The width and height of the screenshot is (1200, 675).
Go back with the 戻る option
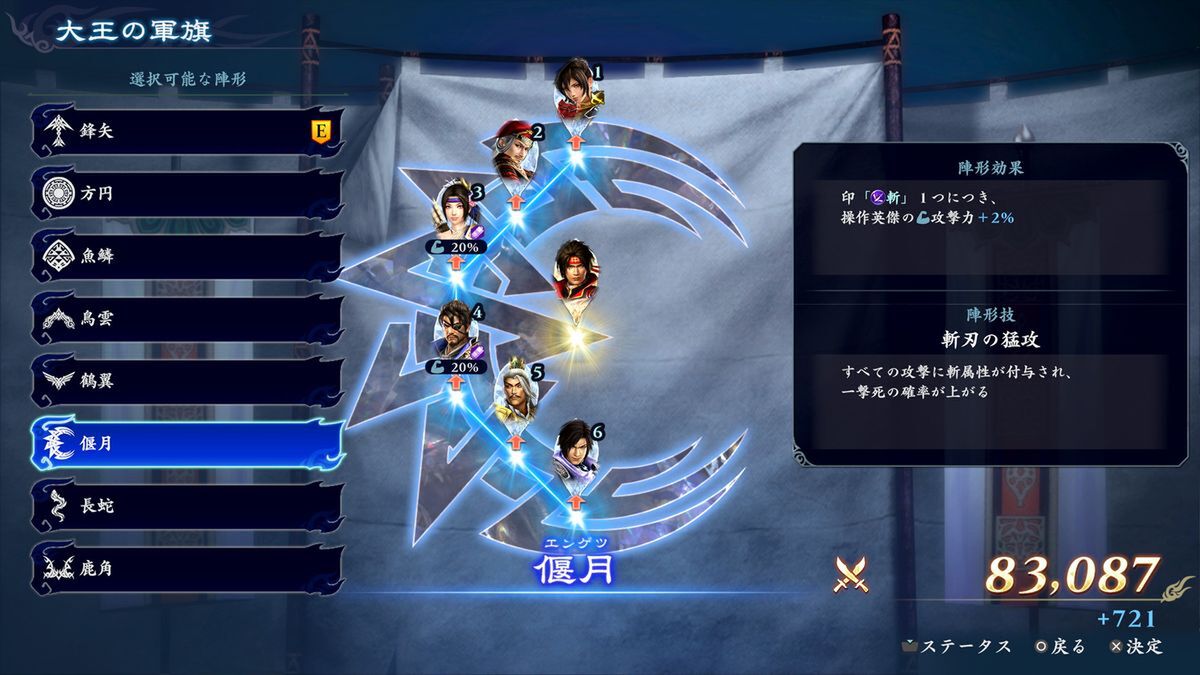(1060, 646)
